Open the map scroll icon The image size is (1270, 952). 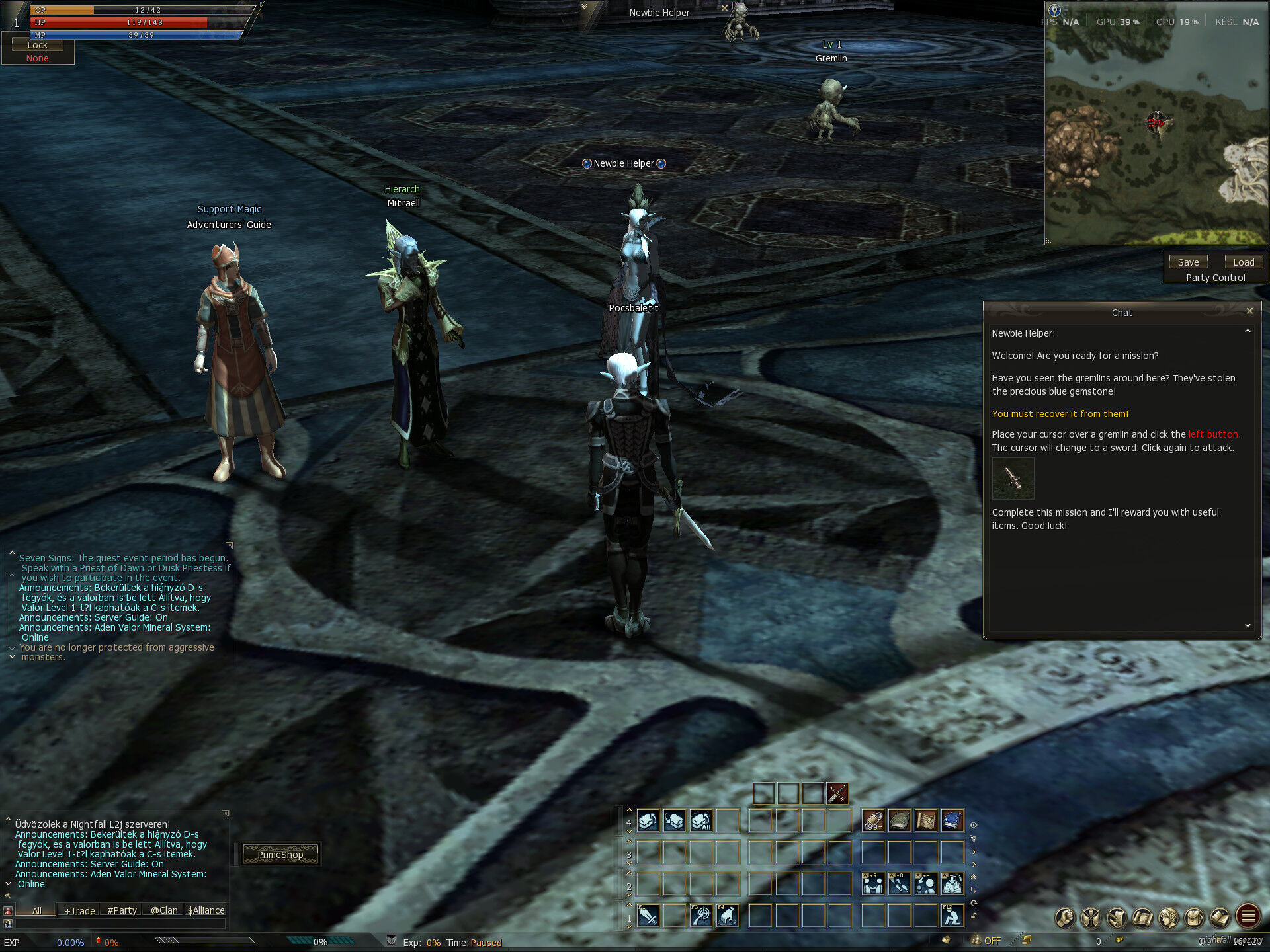[1142, 918]
